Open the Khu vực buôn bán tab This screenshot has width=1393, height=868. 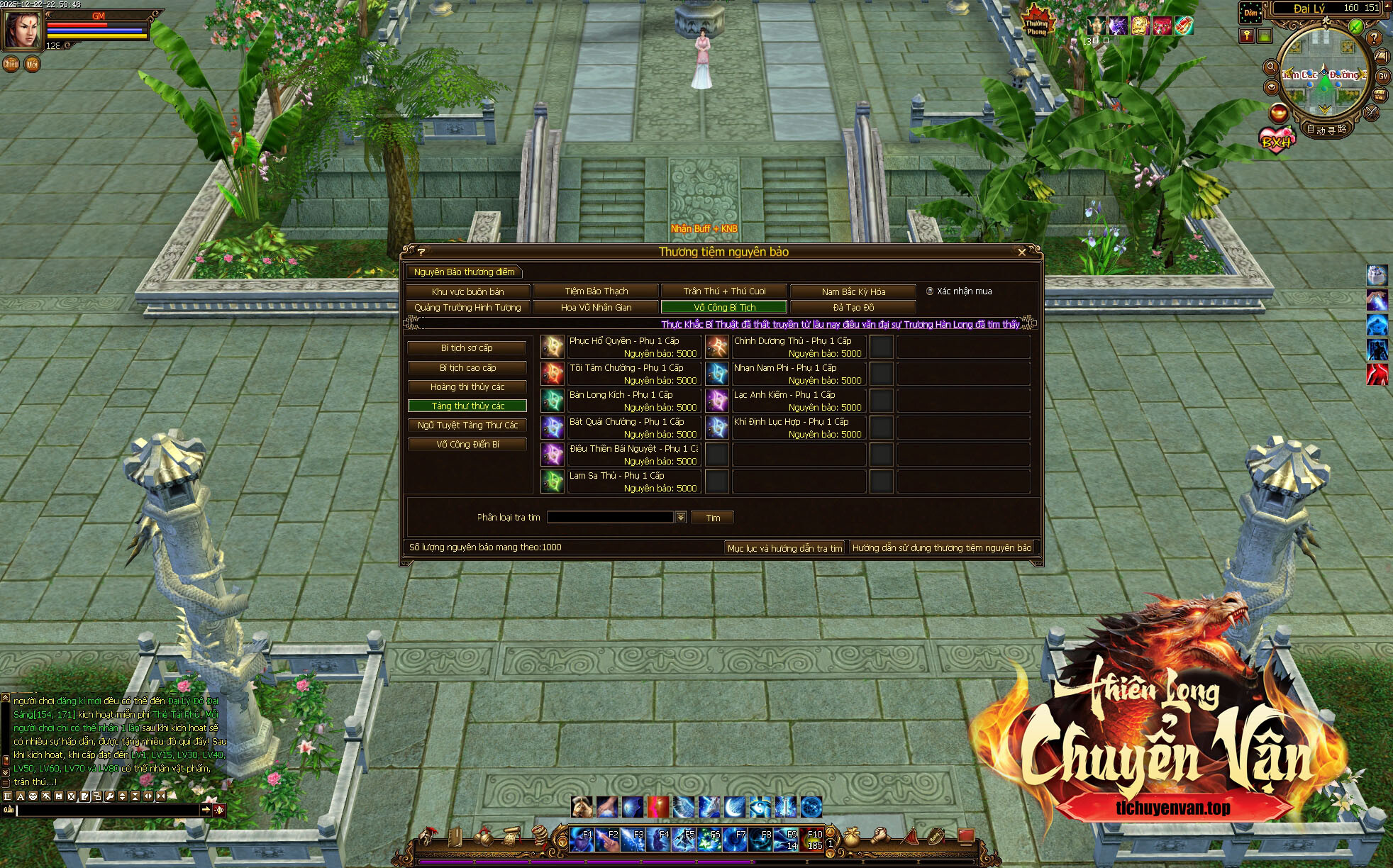467,291
